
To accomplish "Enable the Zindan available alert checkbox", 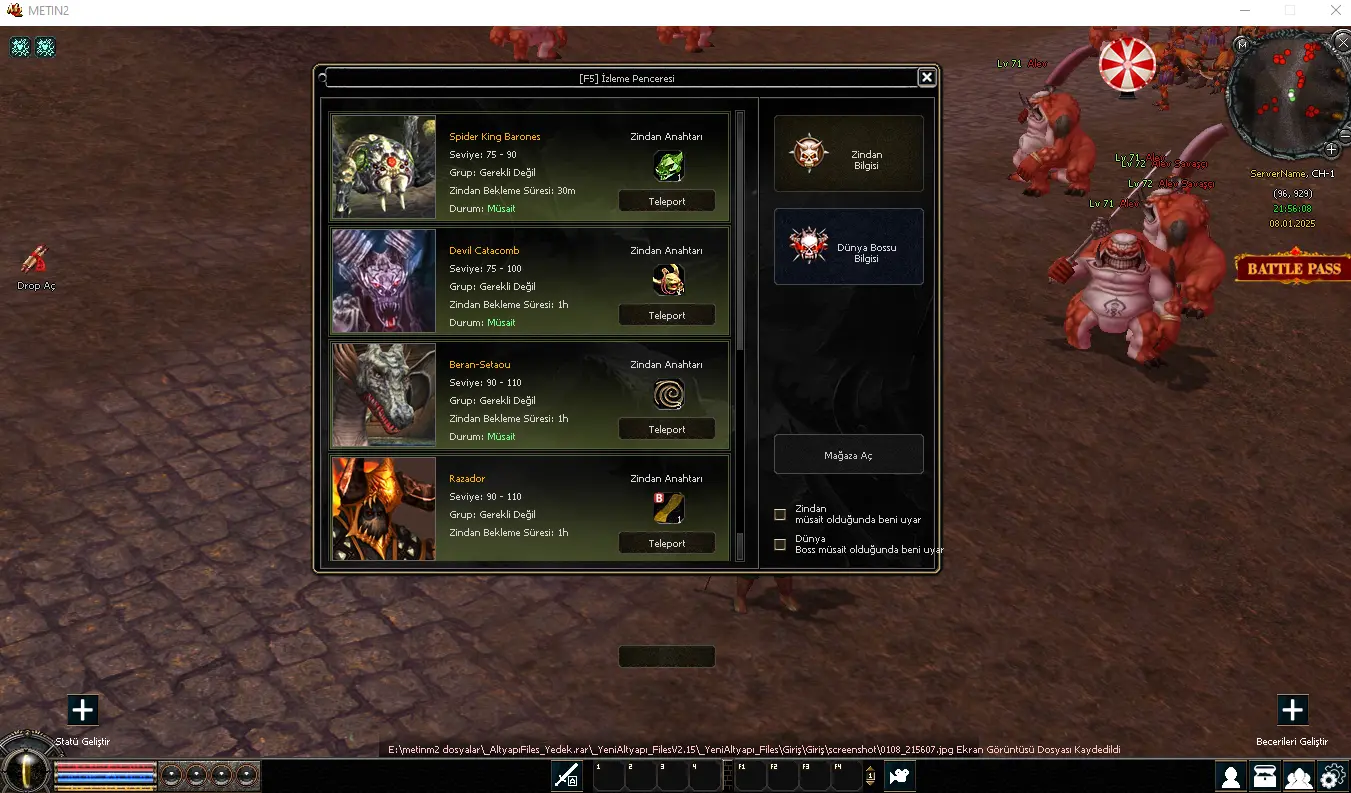I will (x=780, y=515).
